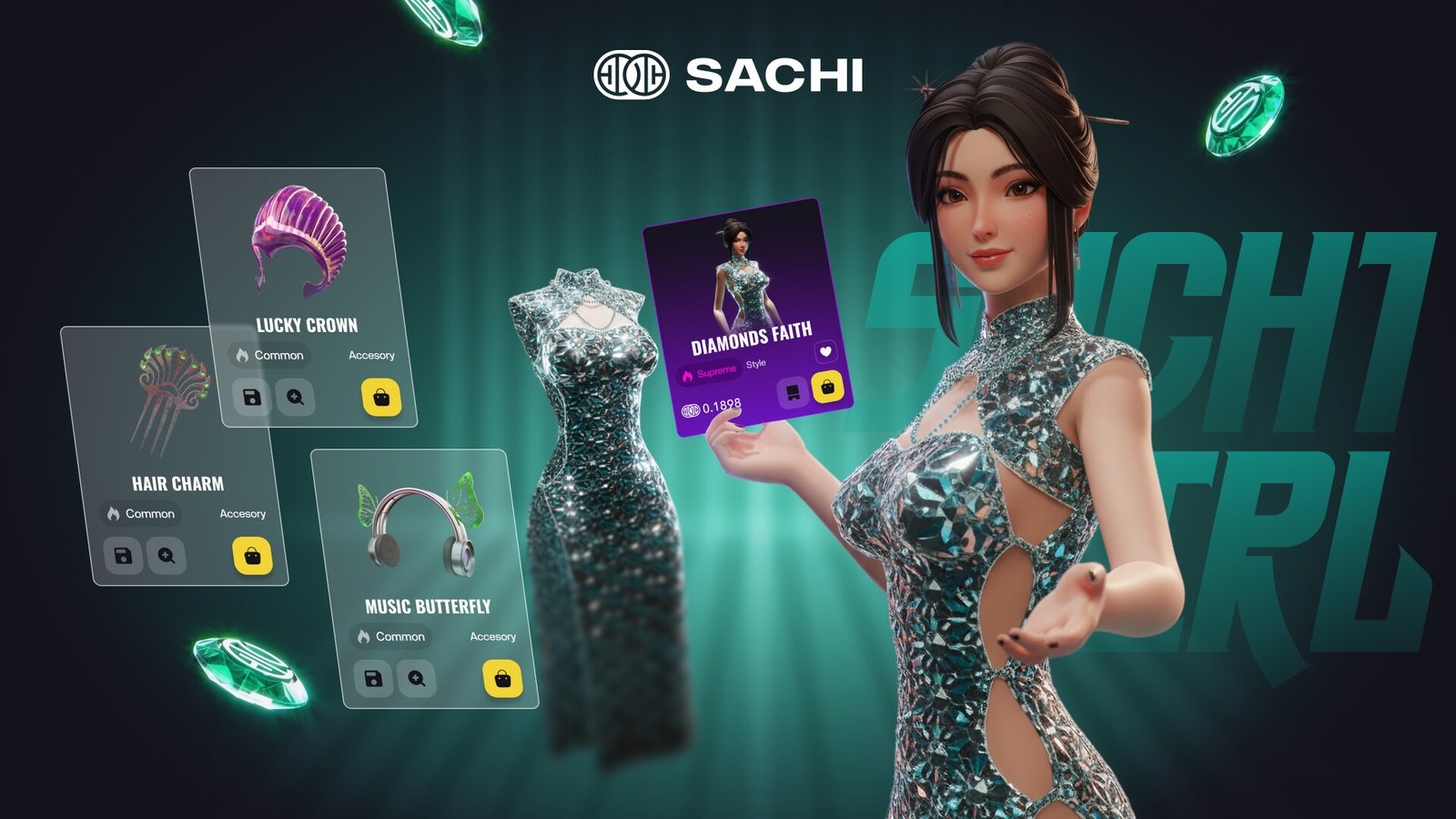Buy the Diamonds Faith style card
The height and width of the screenshot is (819, 1456).
tap(827, 387)
